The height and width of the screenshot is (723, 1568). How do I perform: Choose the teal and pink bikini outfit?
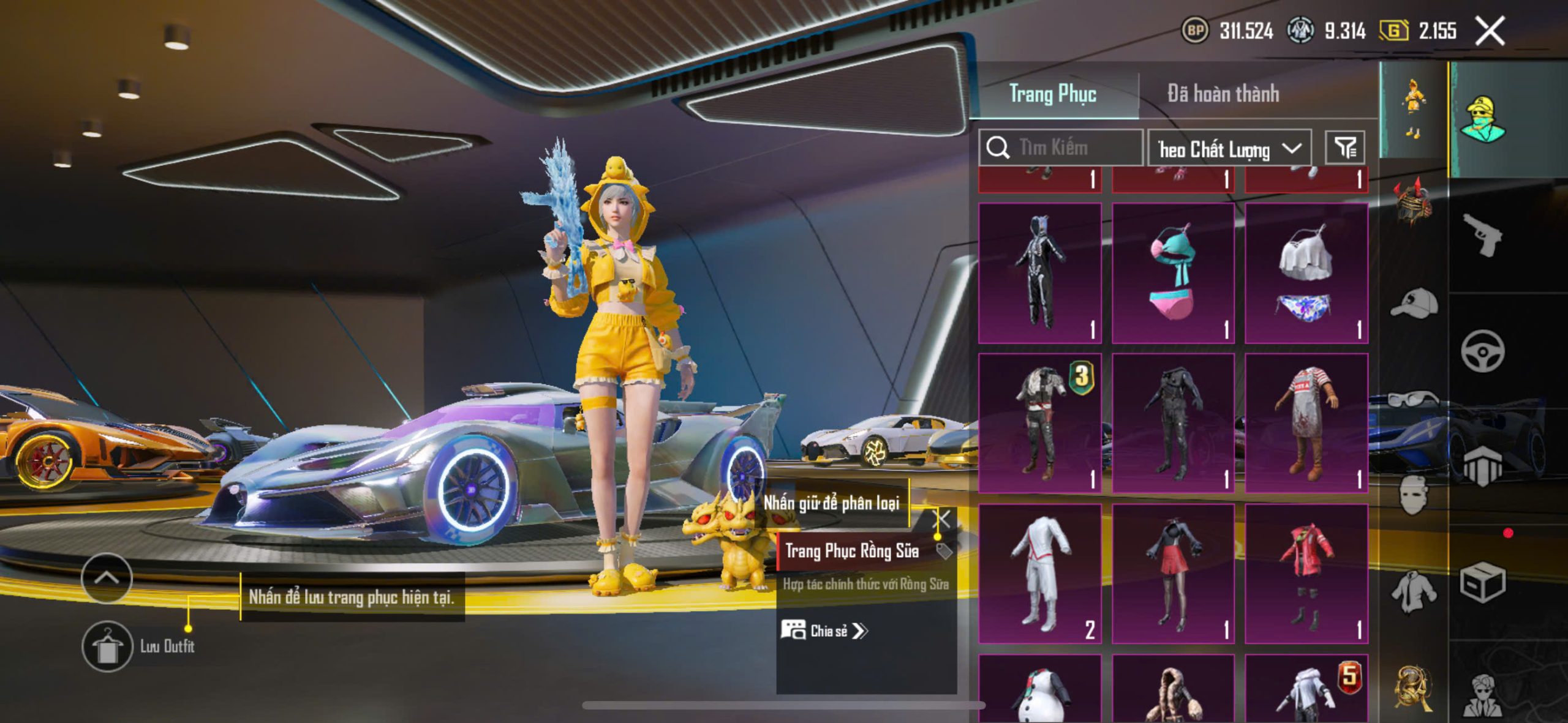coord(1172,272)
